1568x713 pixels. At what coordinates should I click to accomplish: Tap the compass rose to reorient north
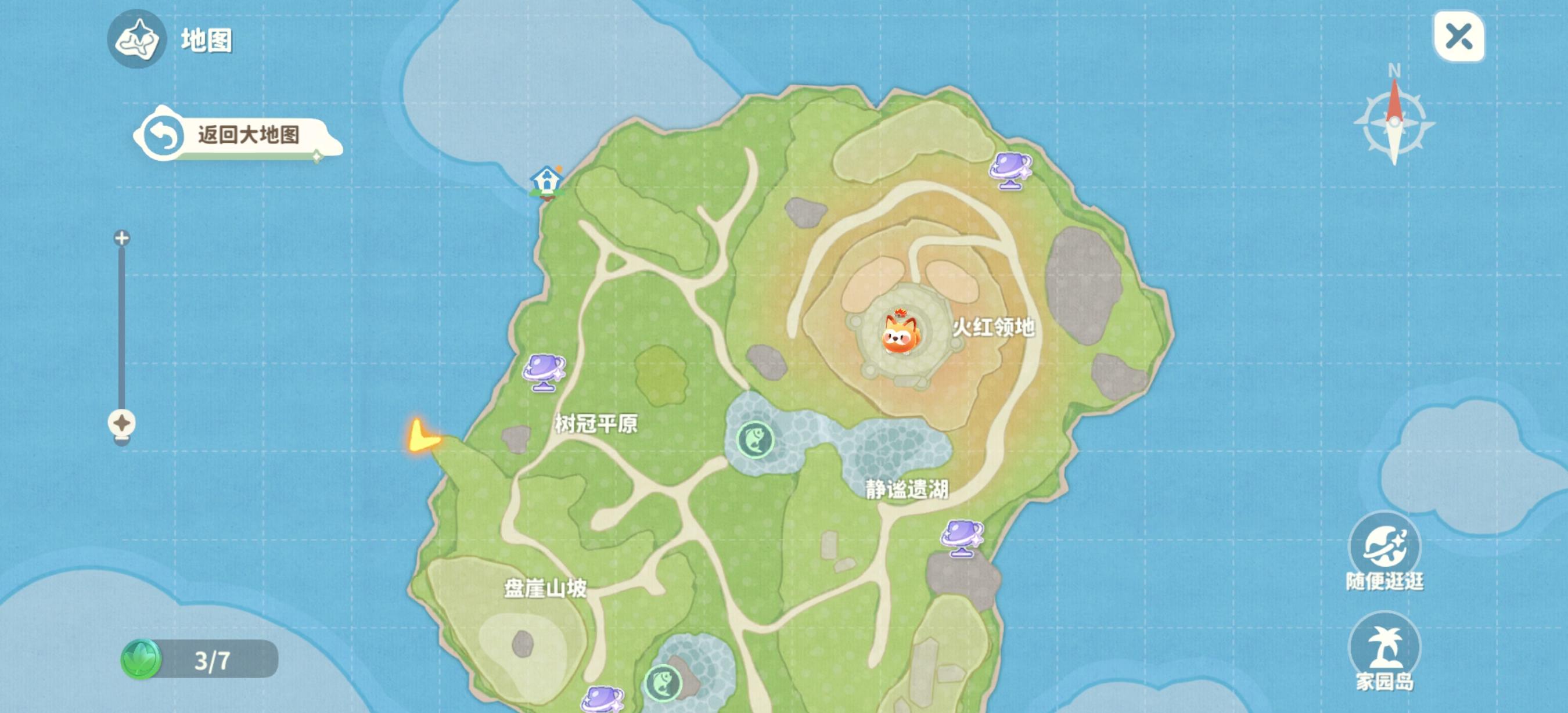coord(1396,122)
